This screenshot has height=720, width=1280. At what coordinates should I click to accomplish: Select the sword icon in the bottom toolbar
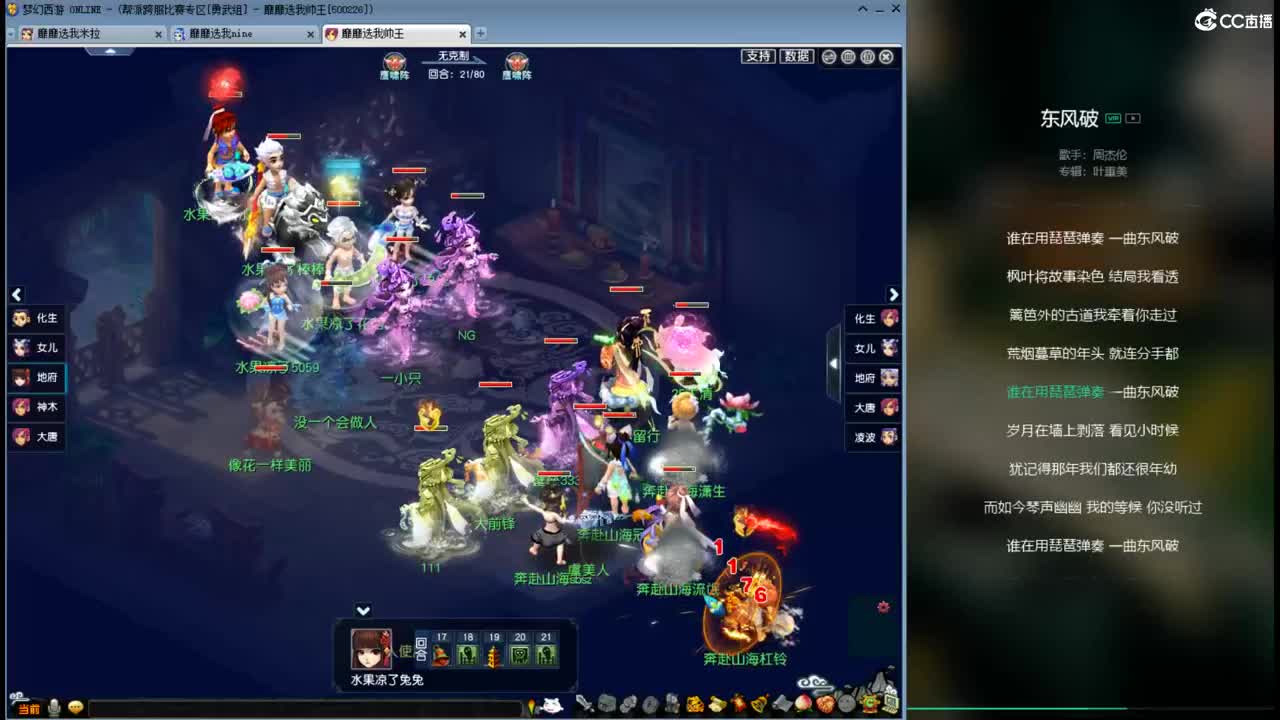pyautogui.click(x=583, y=705)
